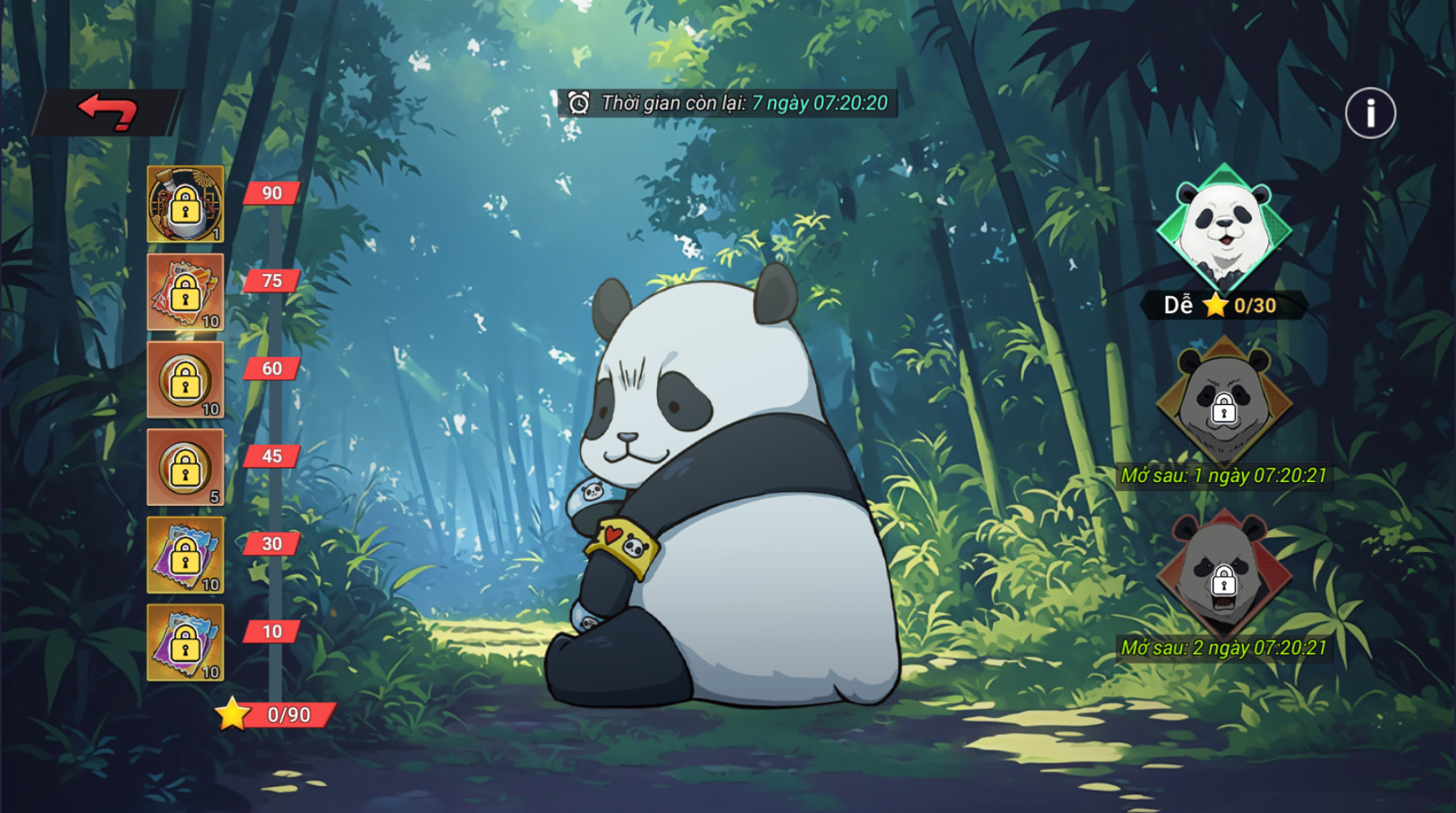This screenshot has height=813, width=1456.
Task: View the locked 30-star ticket reward
Action: [x=185, y=555]
